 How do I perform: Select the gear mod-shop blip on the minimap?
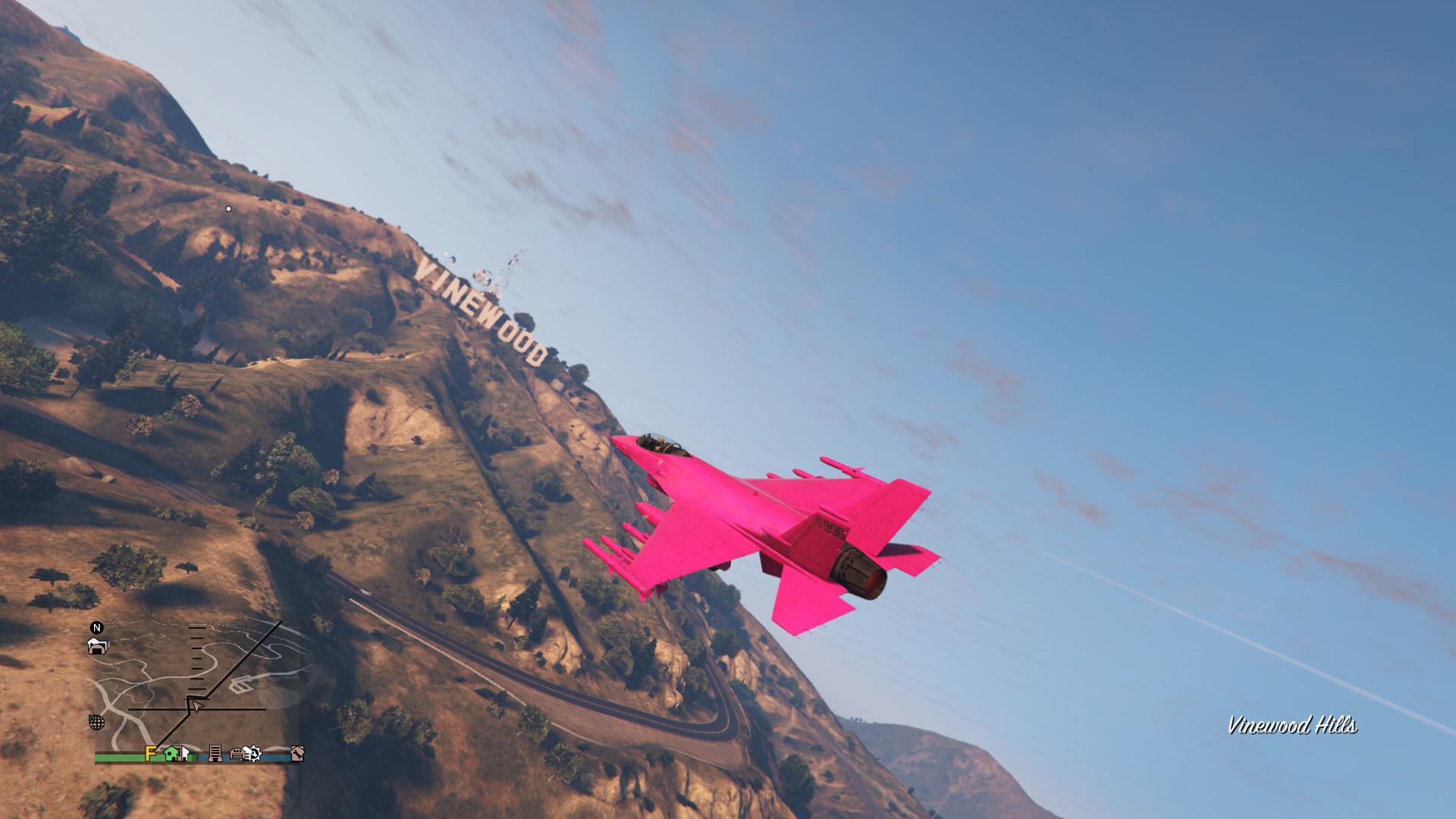click(253, 754)
